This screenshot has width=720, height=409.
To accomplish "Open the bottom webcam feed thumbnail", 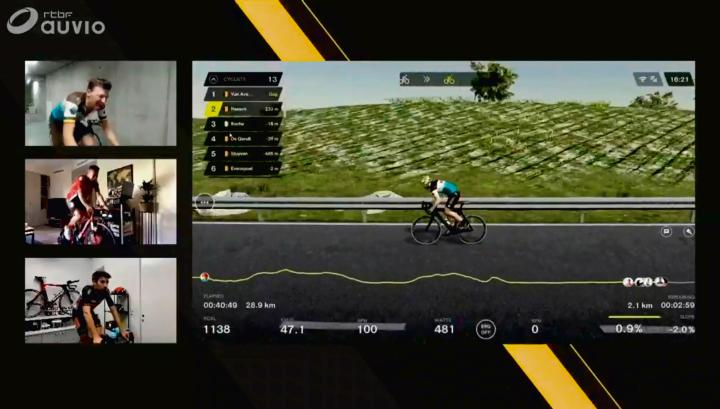I will click(x=100, y=300).
